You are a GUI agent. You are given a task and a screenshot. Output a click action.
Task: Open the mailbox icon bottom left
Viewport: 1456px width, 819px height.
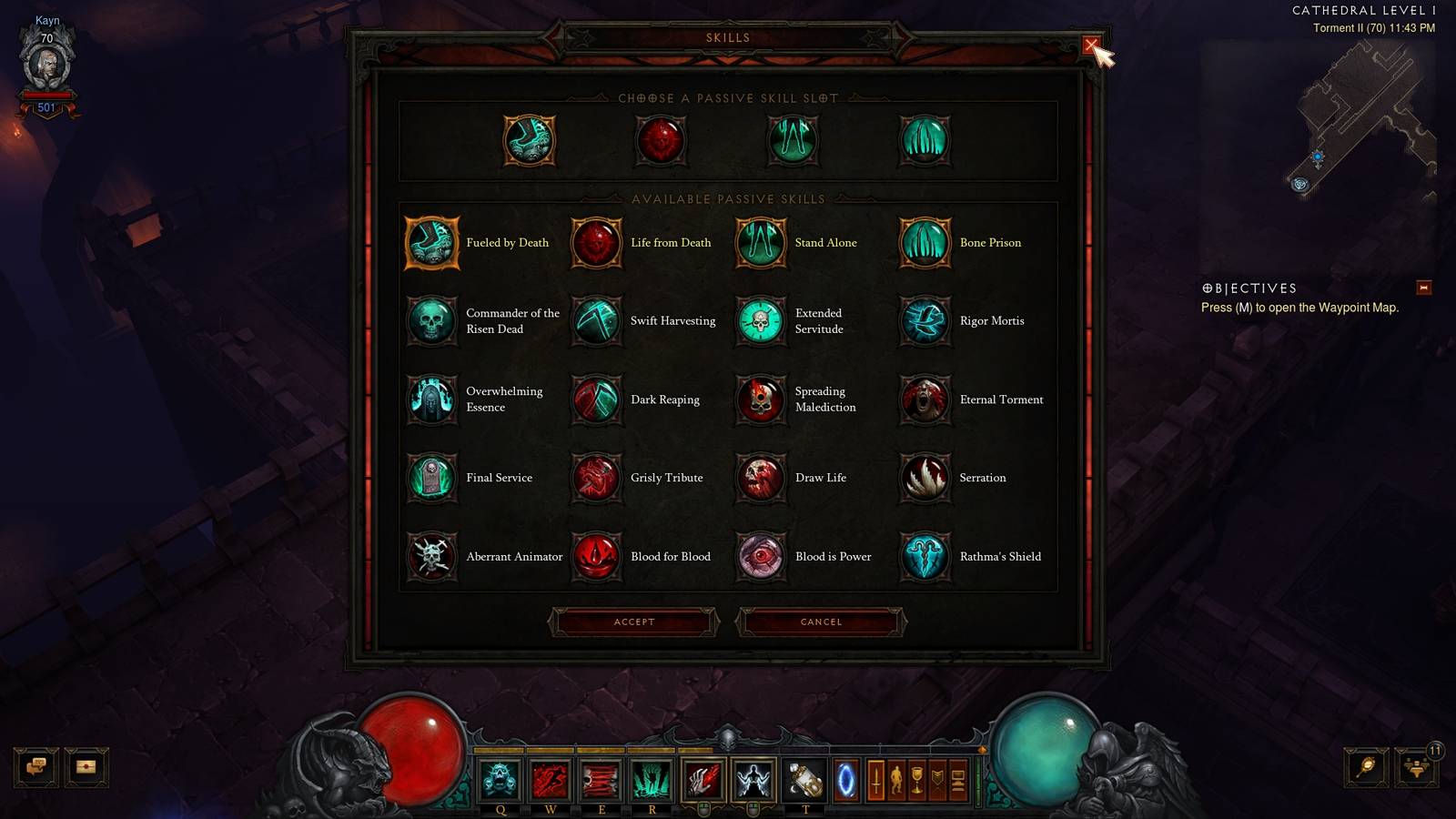click(x=85, y=767)
